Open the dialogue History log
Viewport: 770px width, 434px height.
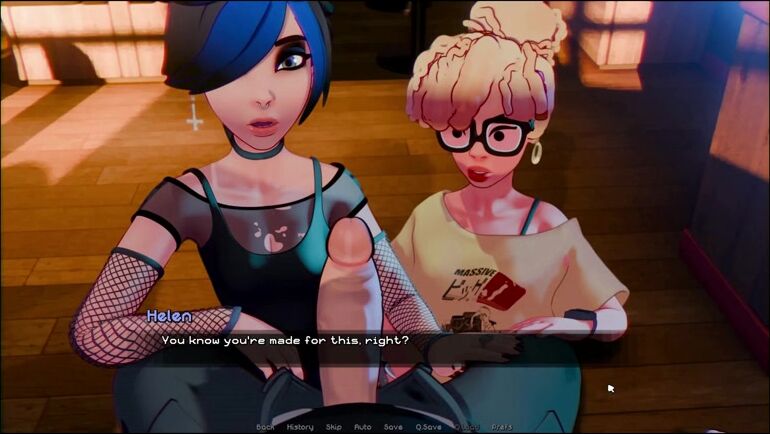tap(300, 427)
